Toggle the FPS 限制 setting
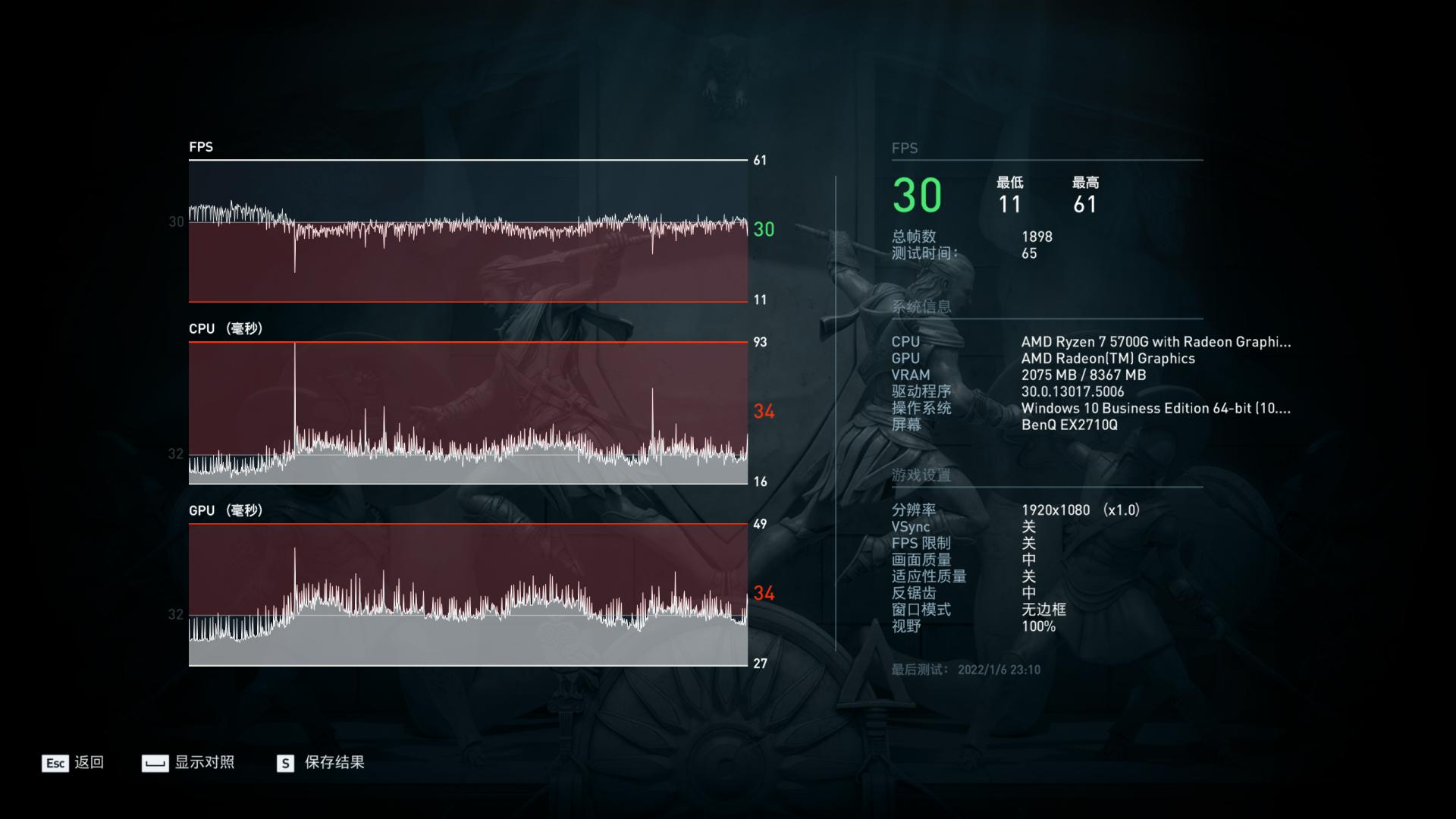This screenshot has width=1456, height=819. tap(1029, 543)
